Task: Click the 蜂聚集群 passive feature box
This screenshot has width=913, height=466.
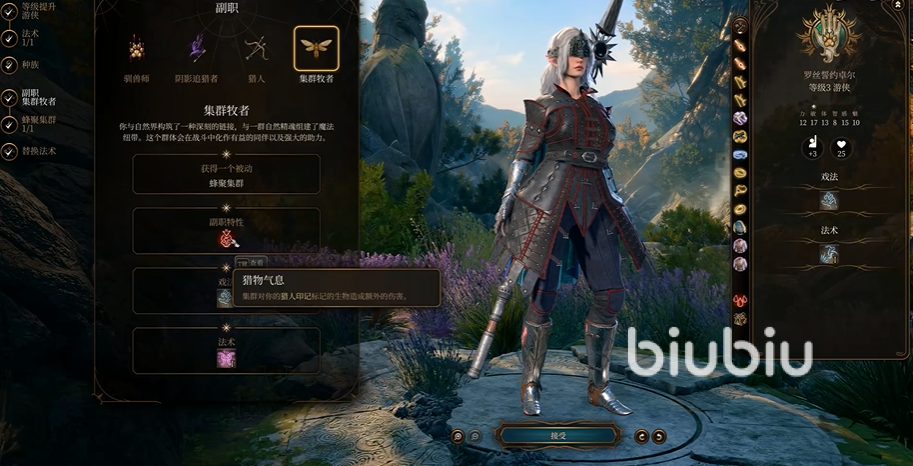Action: pyautogui.click(x=227, y=174)
